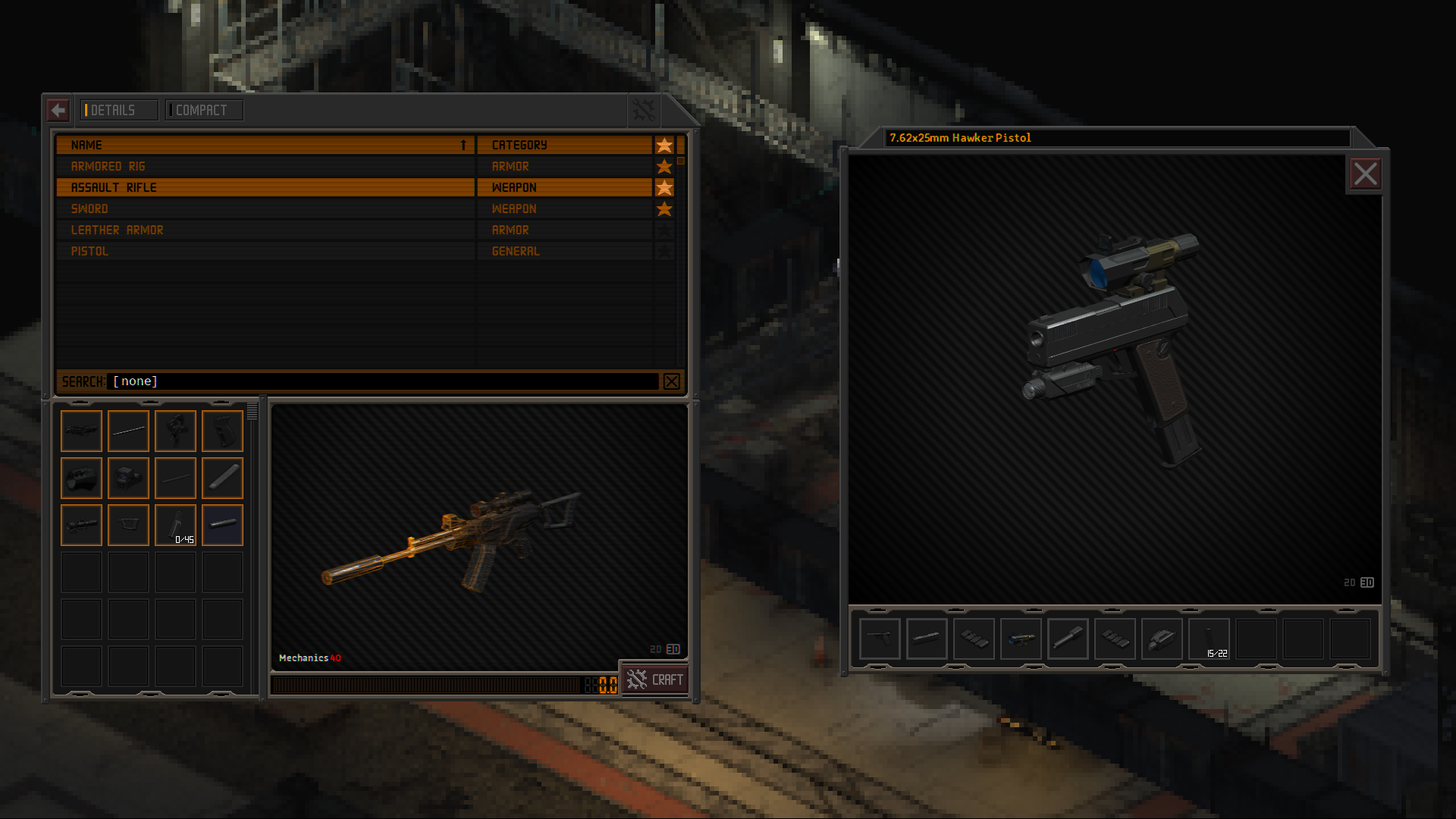Clear the search box
The width and height of the screenshot is (1456, 819).
pyautogui.click(x=671, y=381)
